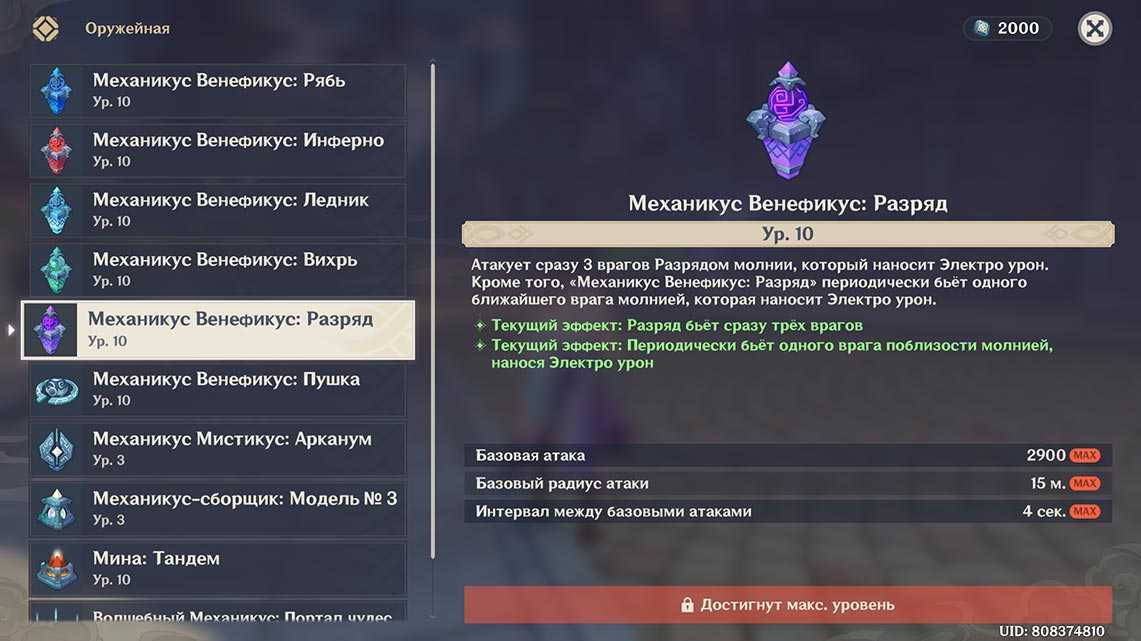Click the Достигнут макс. уровень button
1141x641 pixels.
(x=787, y=605)
